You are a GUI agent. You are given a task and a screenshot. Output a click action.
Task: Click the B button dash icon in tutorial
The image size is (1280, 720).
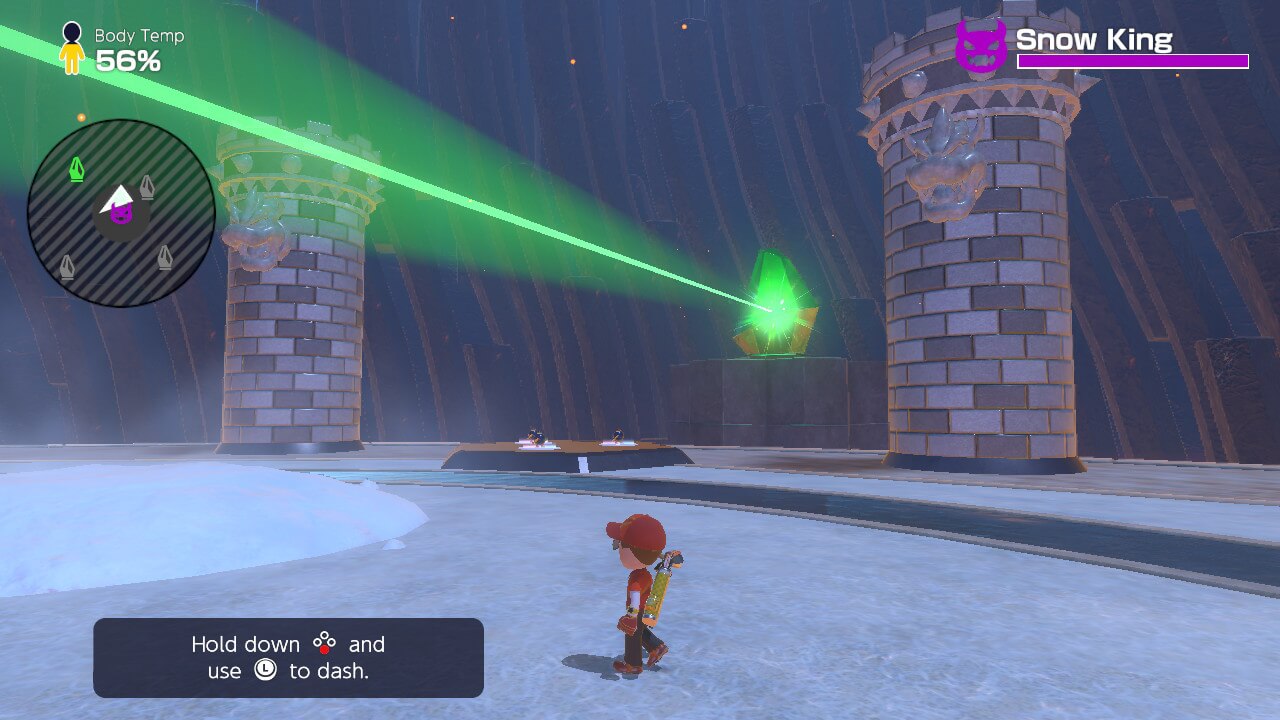pos(325,643)
